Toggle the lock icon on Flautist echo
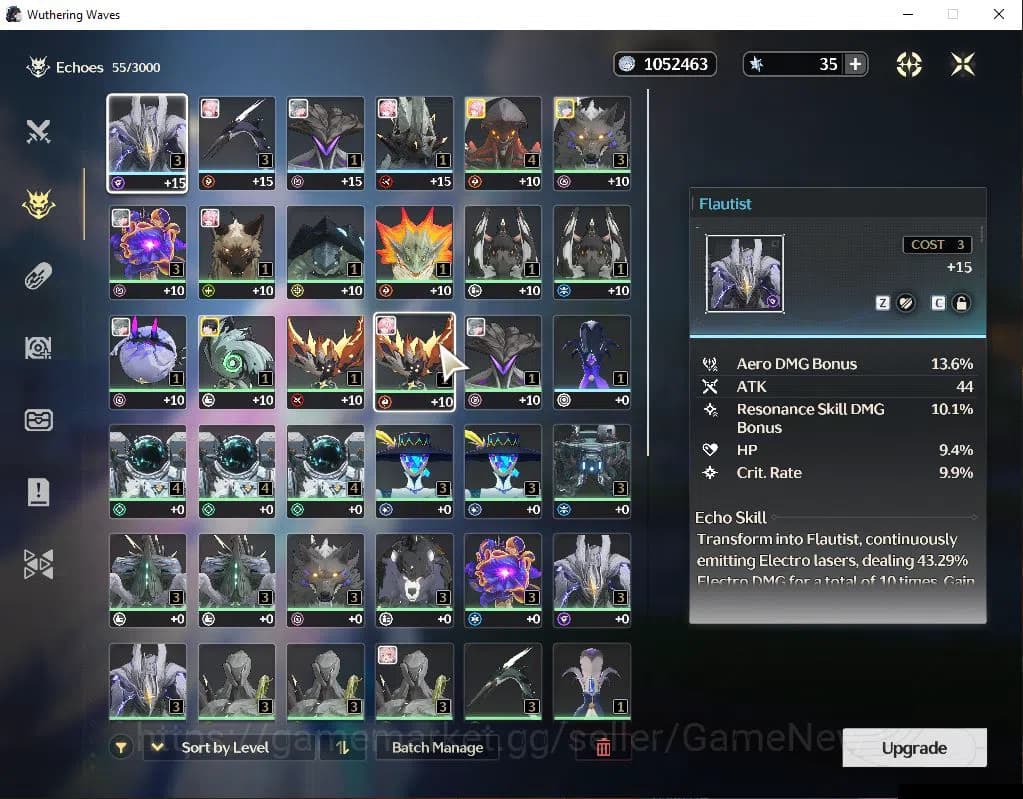Screen dimensions: 1023x799 pos(961,303)
